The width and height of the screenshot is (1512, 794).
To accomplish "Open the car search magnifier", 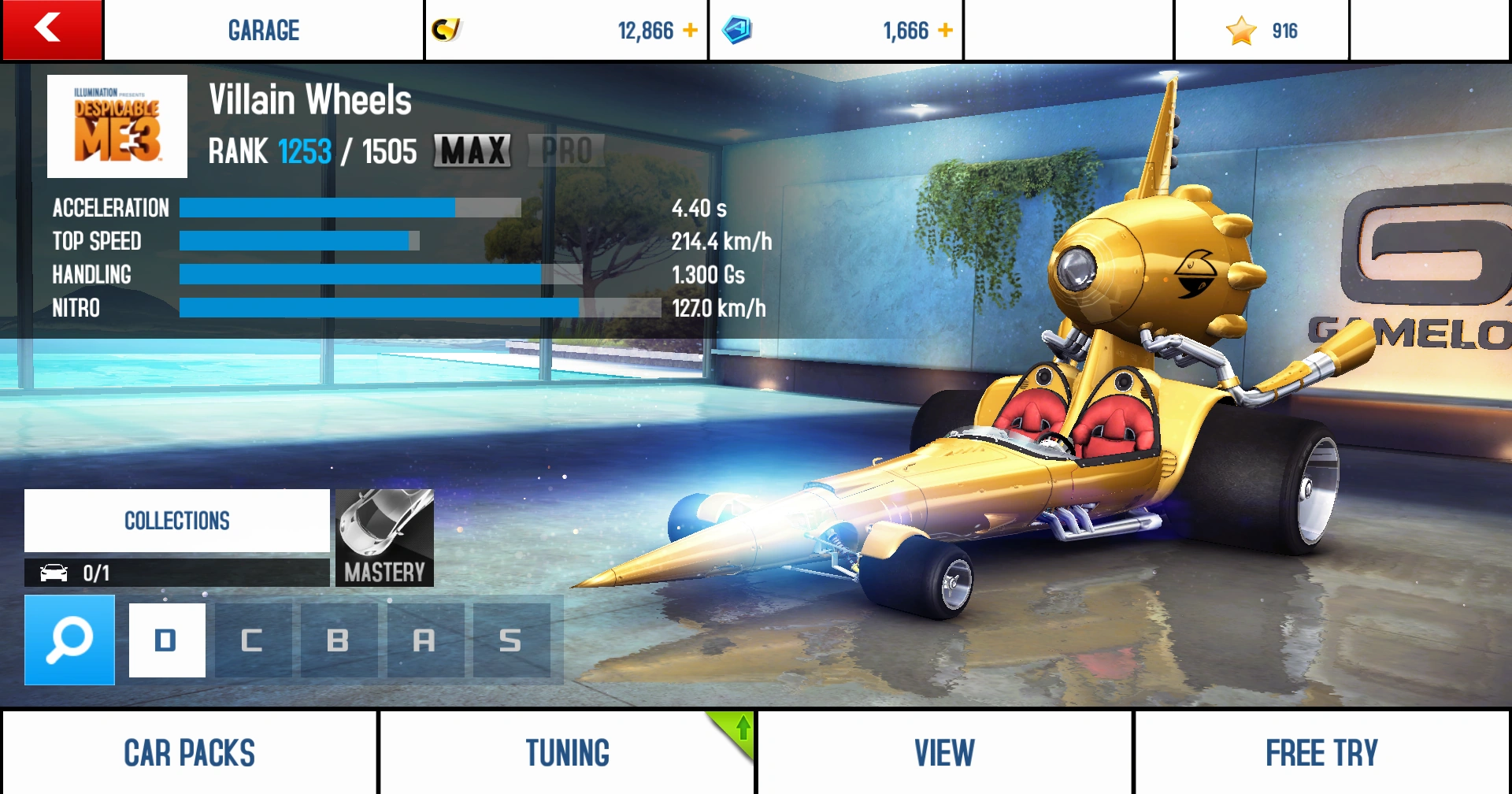I will pos(69,640).
